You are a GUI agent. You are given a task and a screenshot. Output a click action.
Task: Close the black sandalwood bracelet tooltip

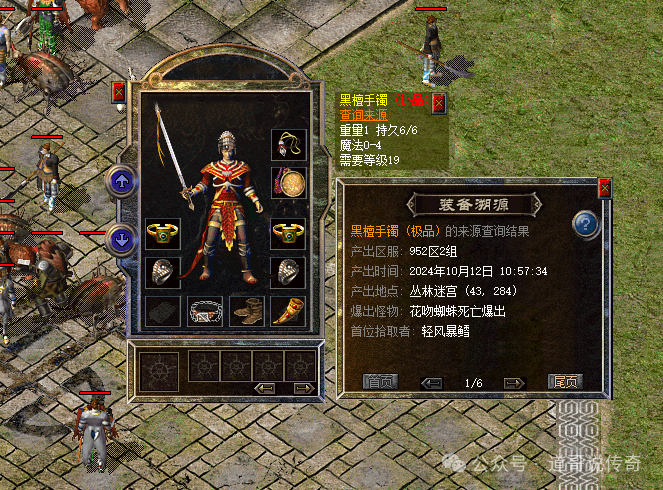438,102
